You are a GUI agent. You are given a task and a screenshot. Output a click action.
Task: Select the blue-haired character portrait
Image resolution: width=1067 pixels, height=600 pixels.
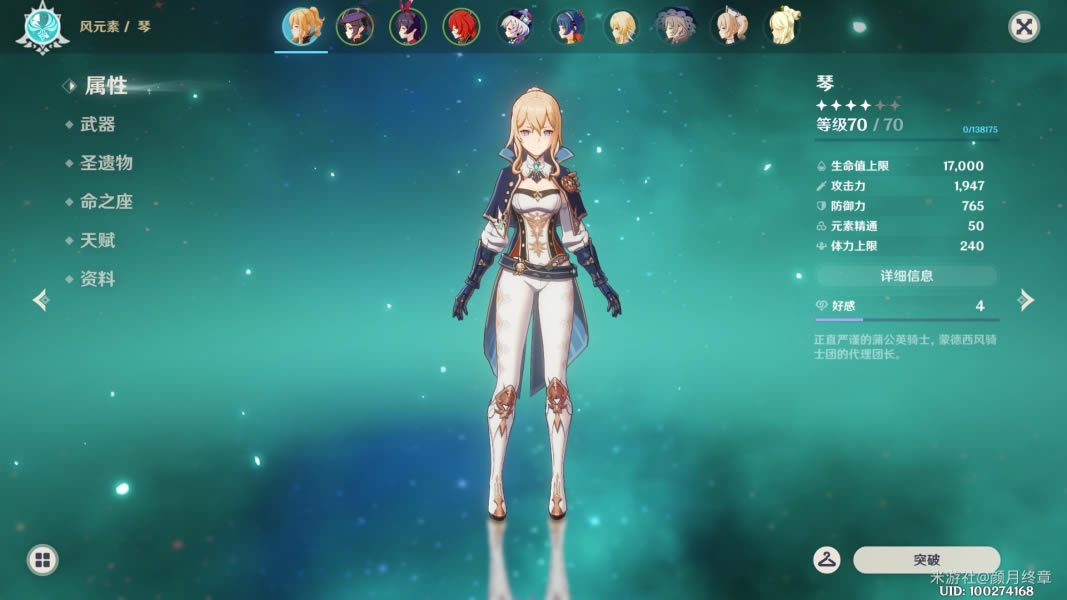click(569, 27)
